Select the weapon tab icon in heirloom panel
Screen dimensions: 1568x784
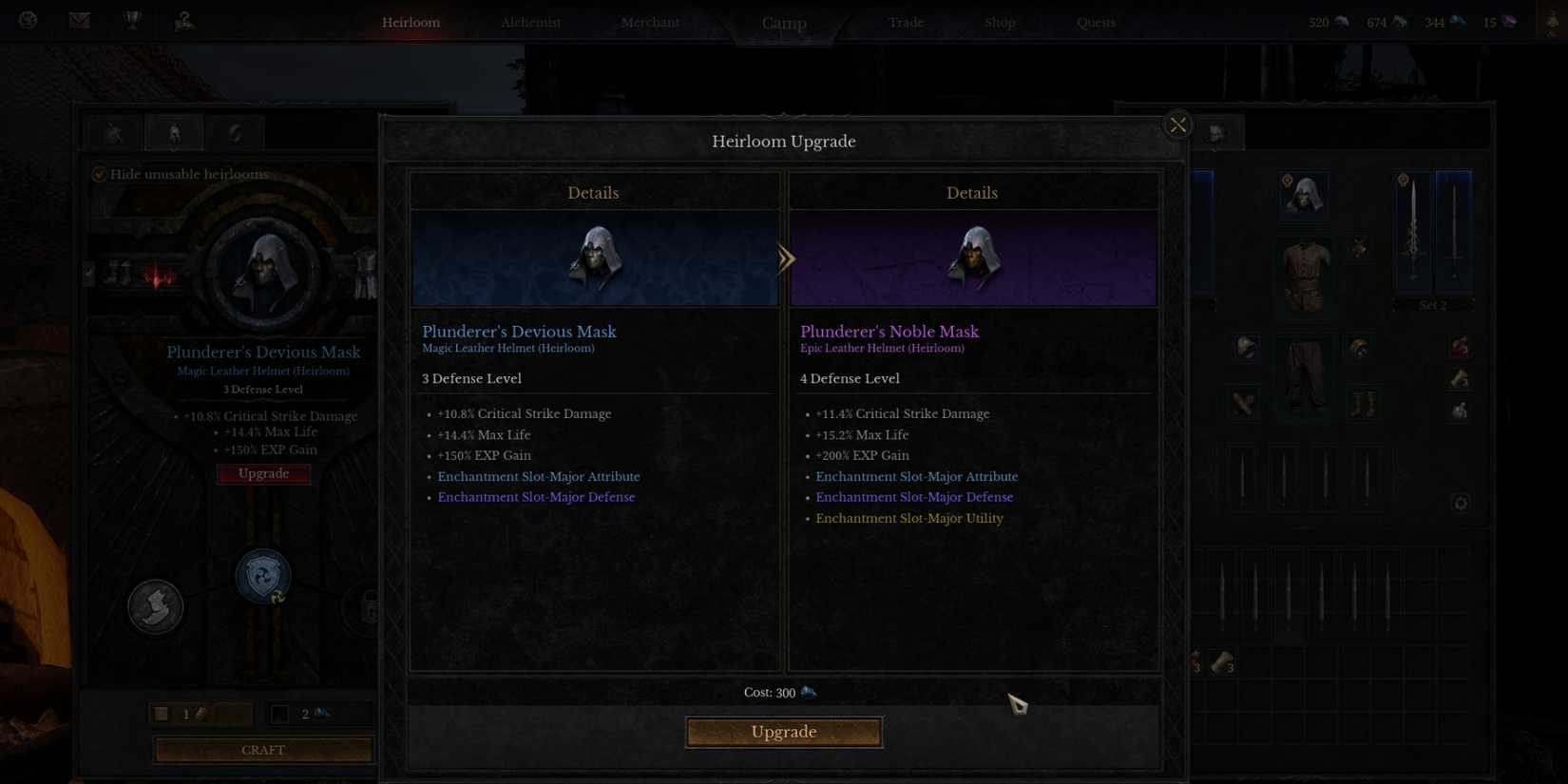[113, 132]
